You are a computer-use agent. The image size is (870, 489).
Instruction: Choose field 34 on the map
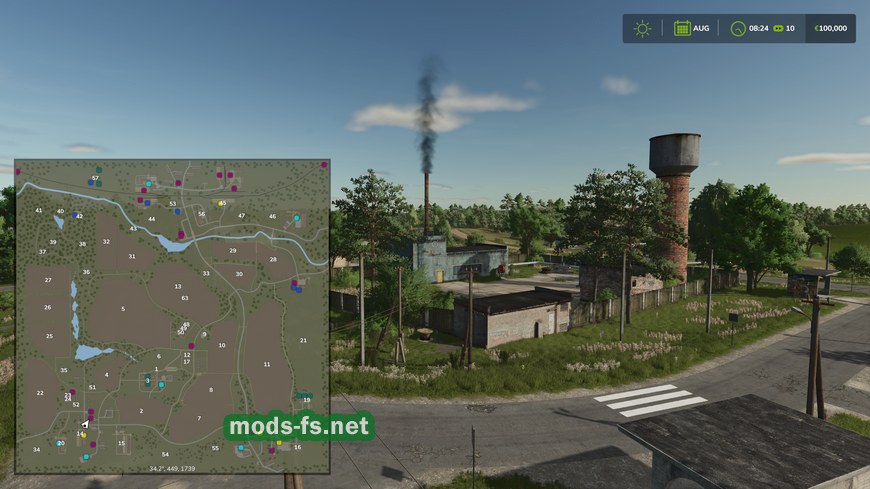(37, 449)
